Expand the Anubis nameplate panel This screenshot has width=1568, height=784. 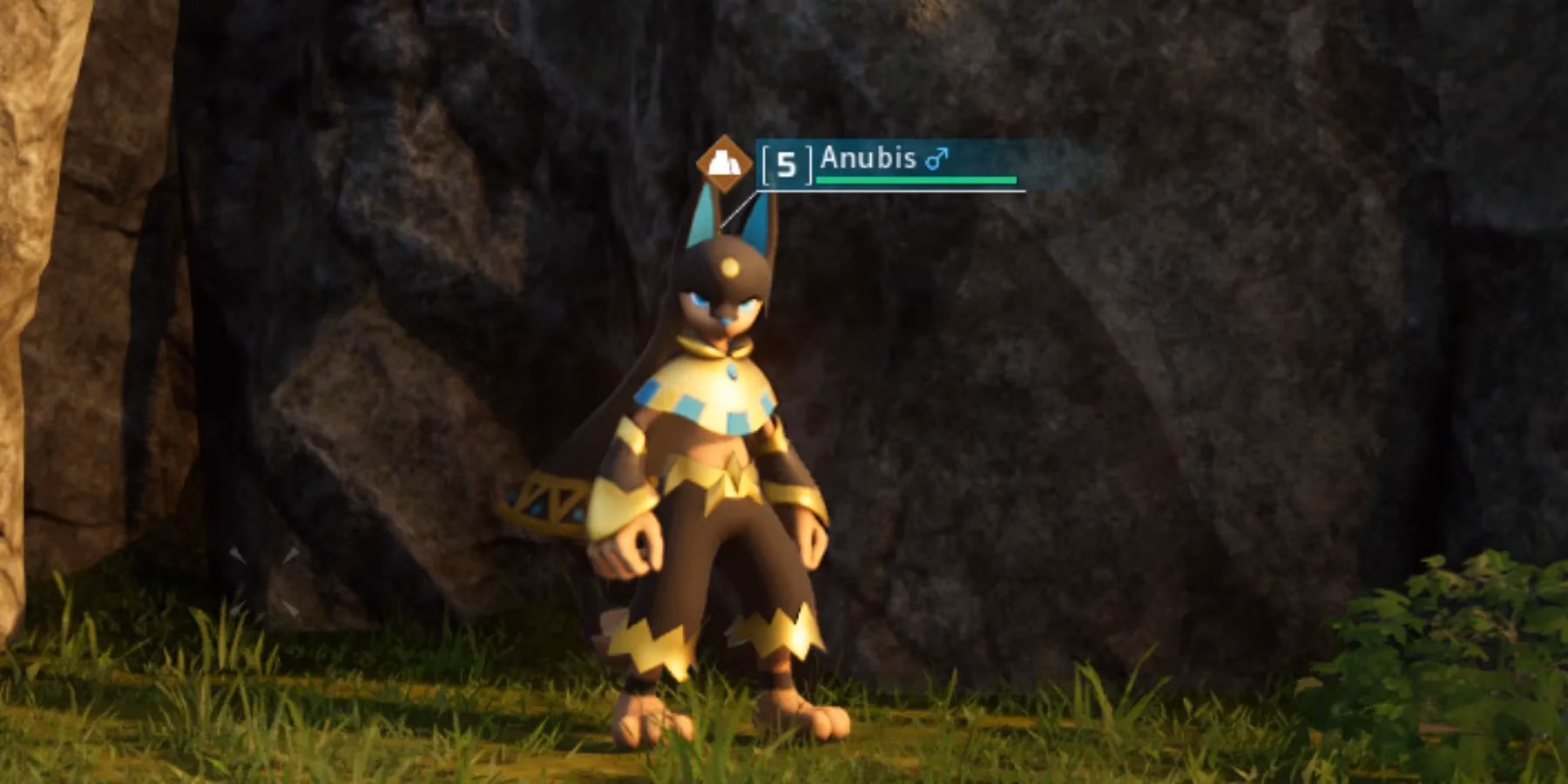click(889, 161)
